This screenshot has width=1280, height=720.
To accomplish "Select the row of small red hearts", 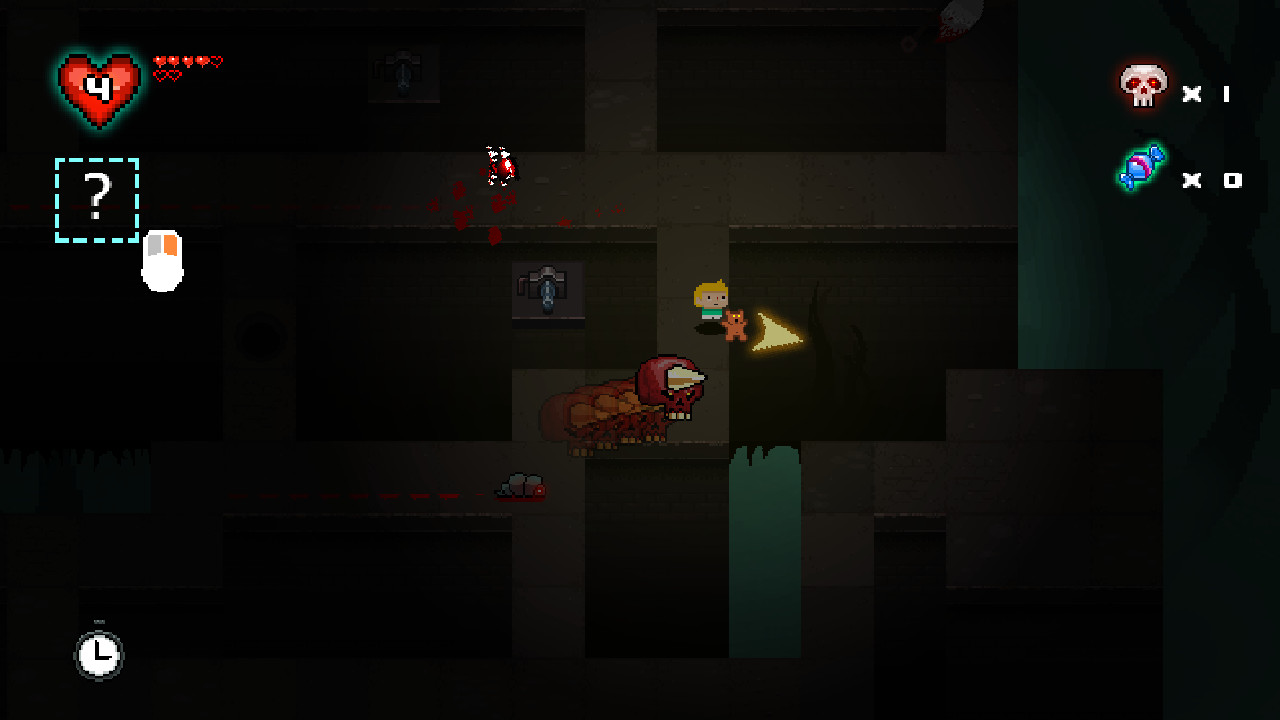I will (x=185, y=60).
